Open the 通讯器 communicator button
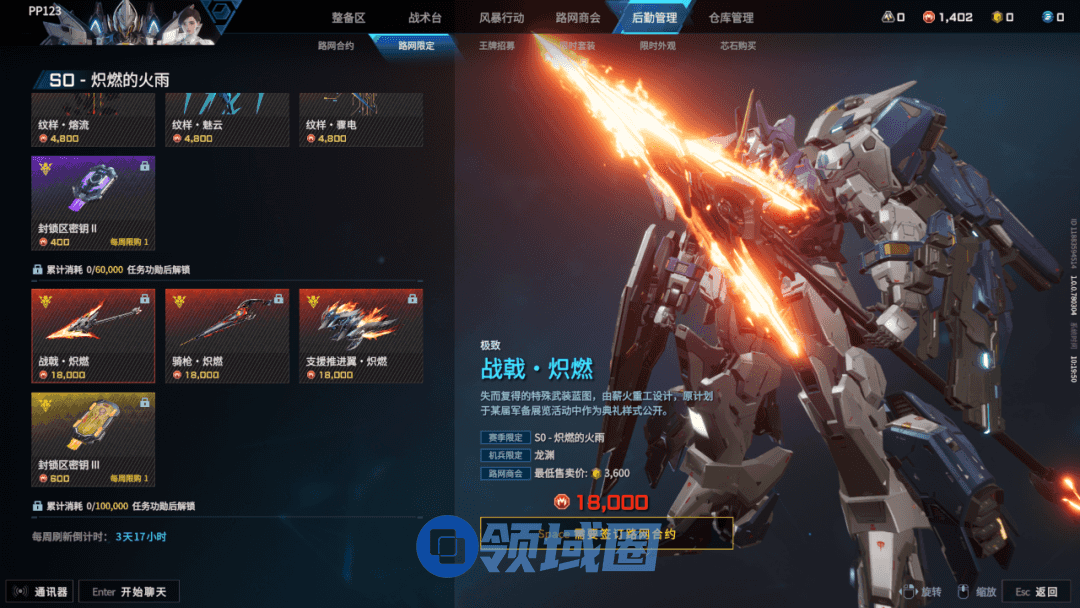Viewport: 1080px width, 608px height. pyautogui.click(x=40, y=592)
